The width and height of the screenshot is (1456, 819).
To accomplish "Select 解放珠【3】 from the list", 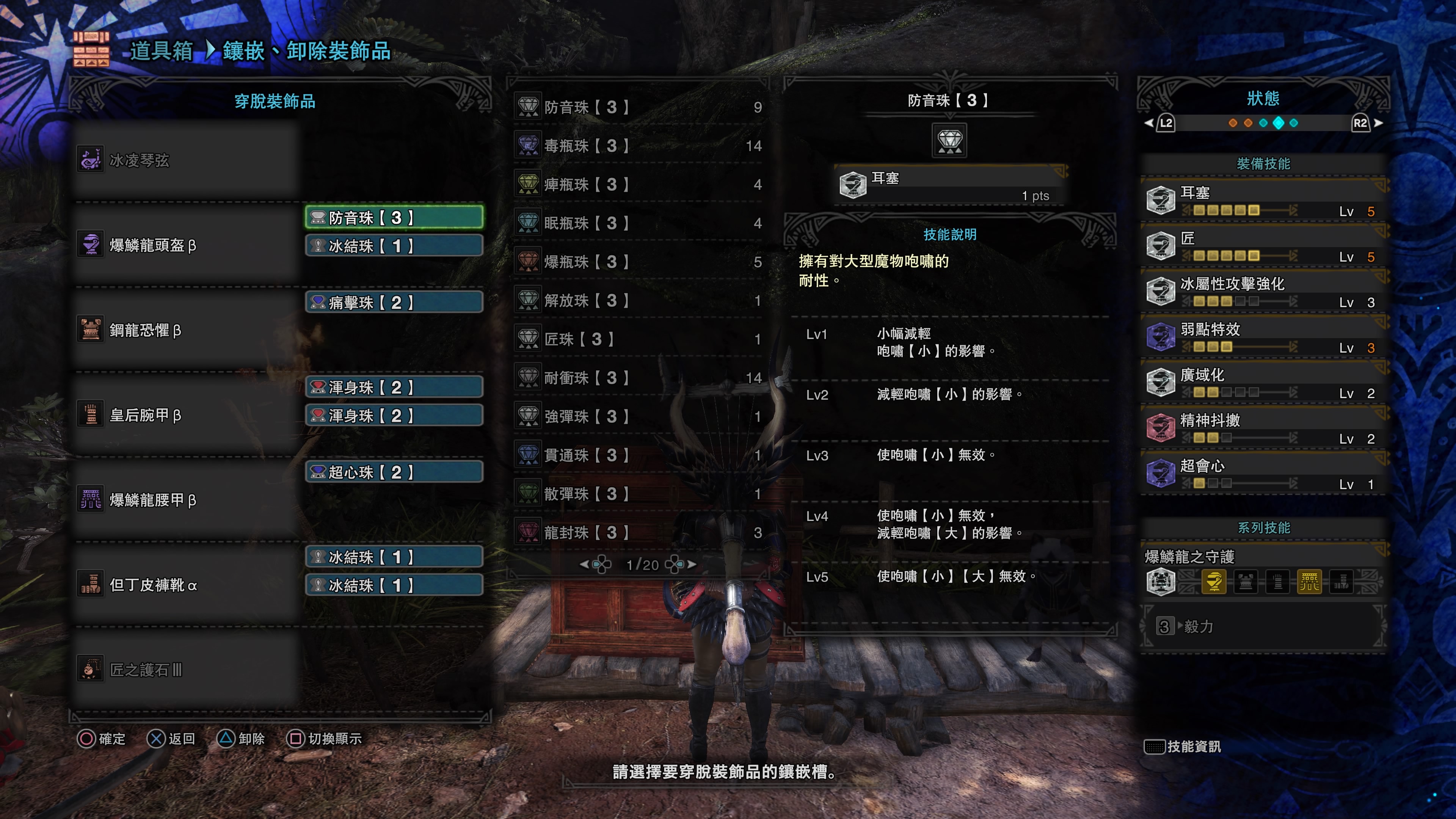I will tap(639, 300).
